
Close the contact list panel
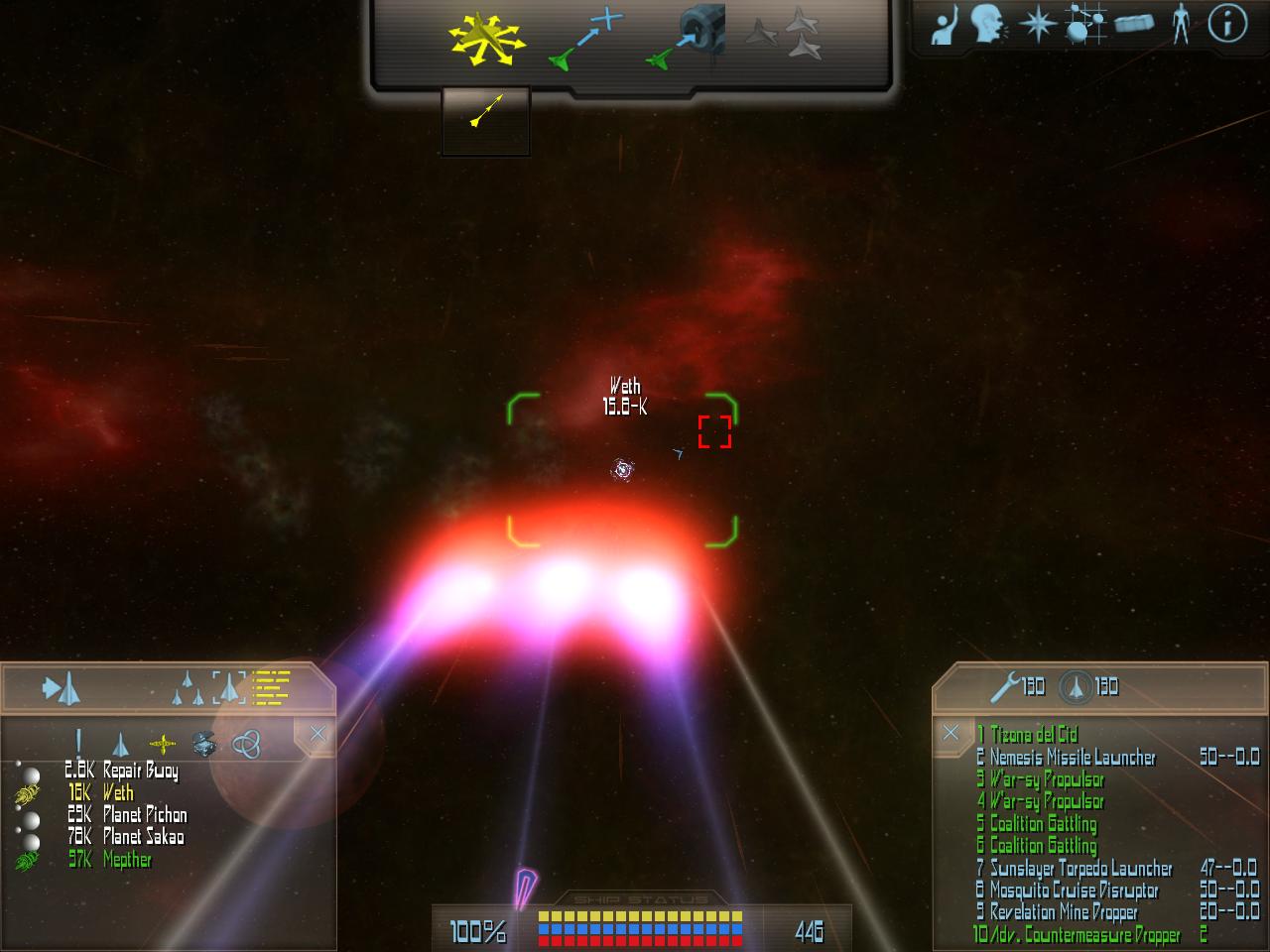click(x=317, y=734)
